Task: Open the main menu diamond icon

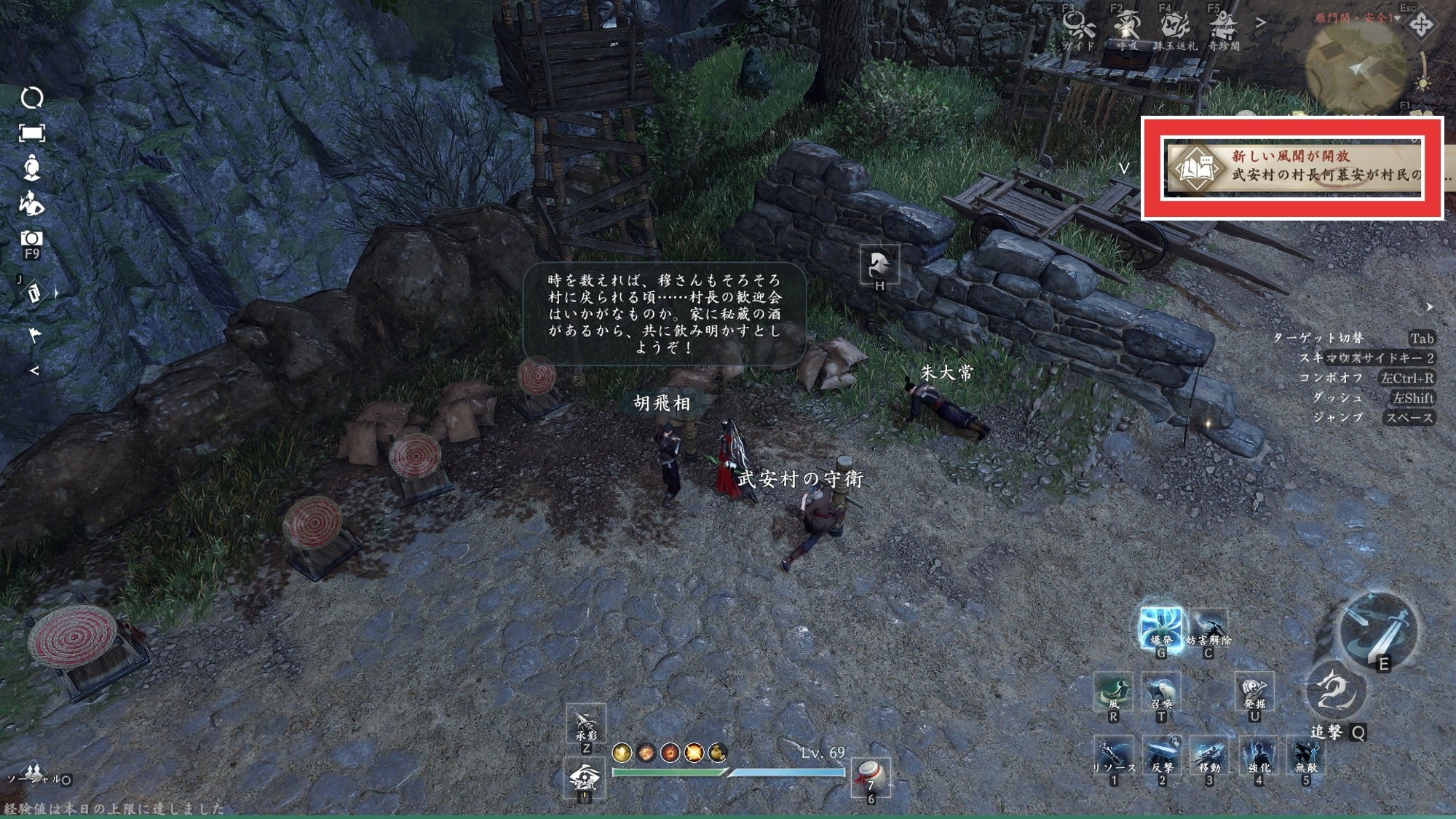Action: click(x=1420, y=25)
